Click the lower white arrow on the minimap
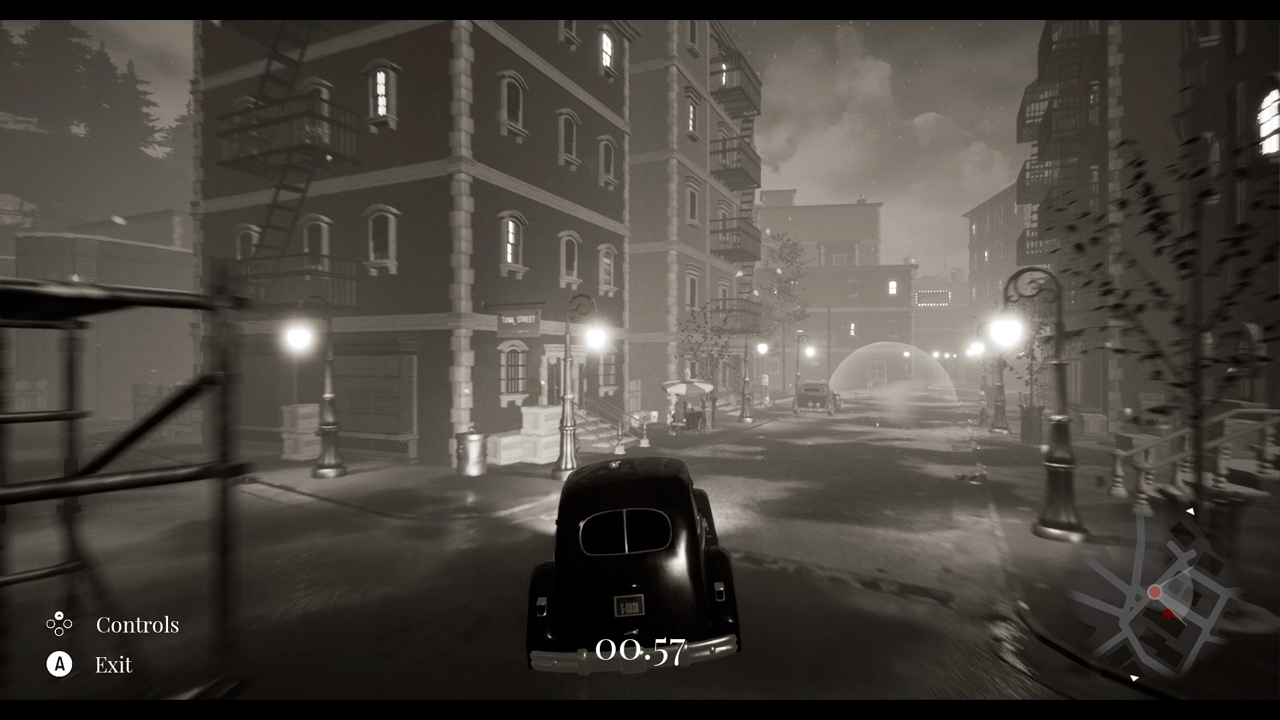Viewport: 1280px width, 720px height. (1133, 677)
